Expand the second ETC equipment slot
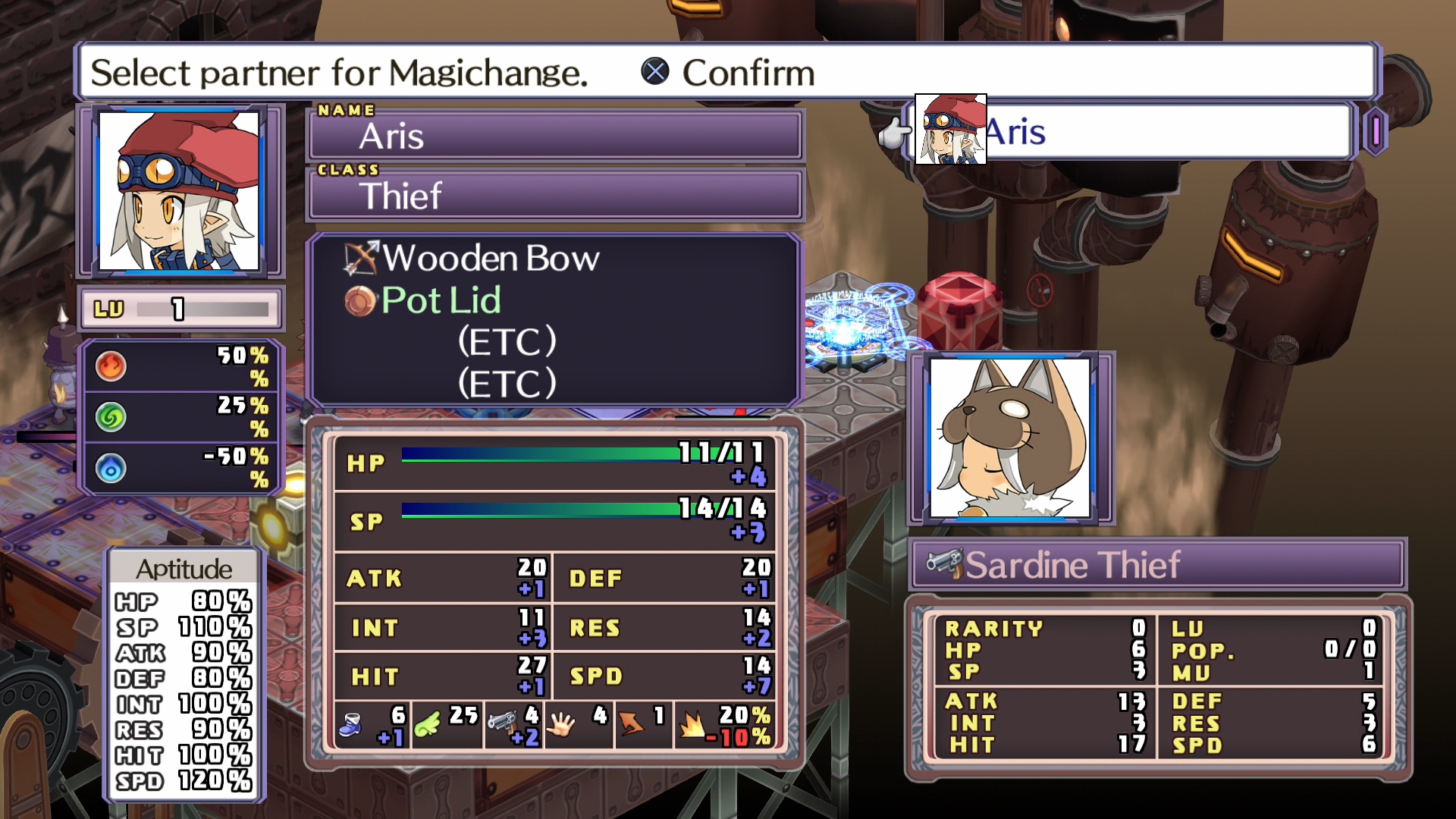The height and width of the screenshot is (819, 1456). [x=507, y=383]
